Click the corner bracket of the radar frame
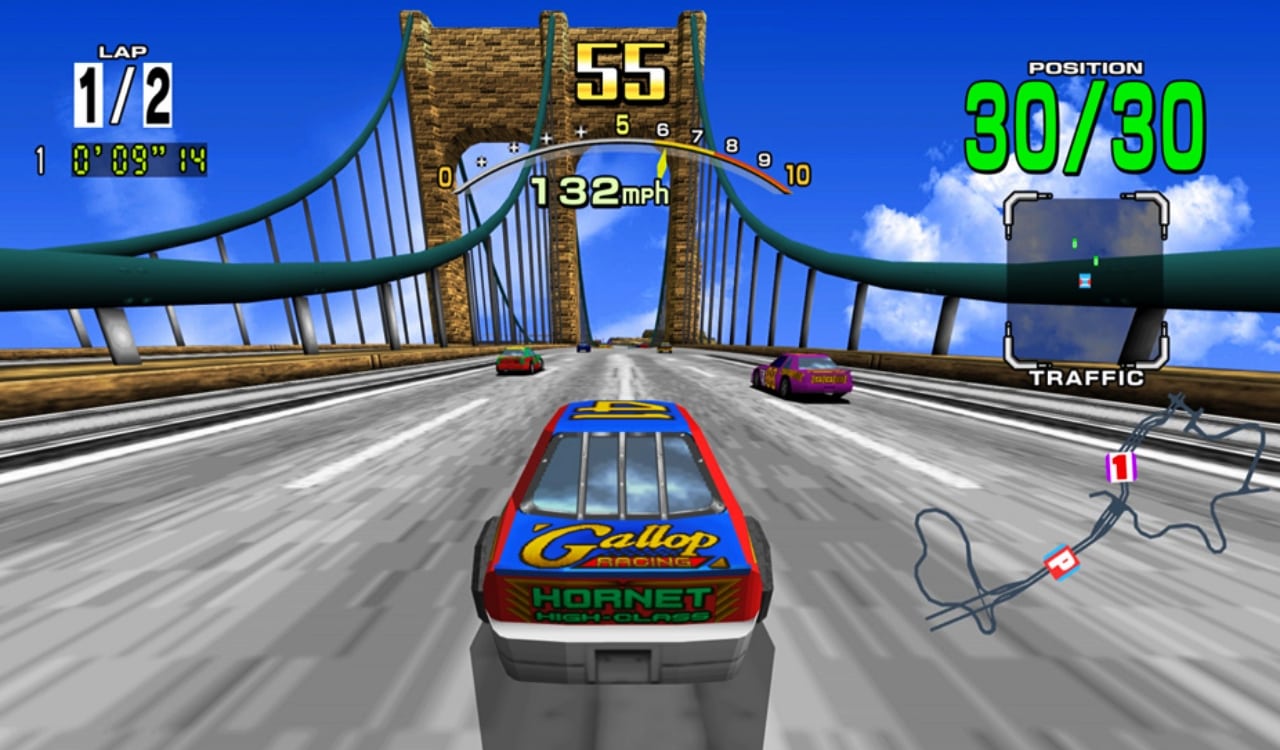 tap(1012, 202)
